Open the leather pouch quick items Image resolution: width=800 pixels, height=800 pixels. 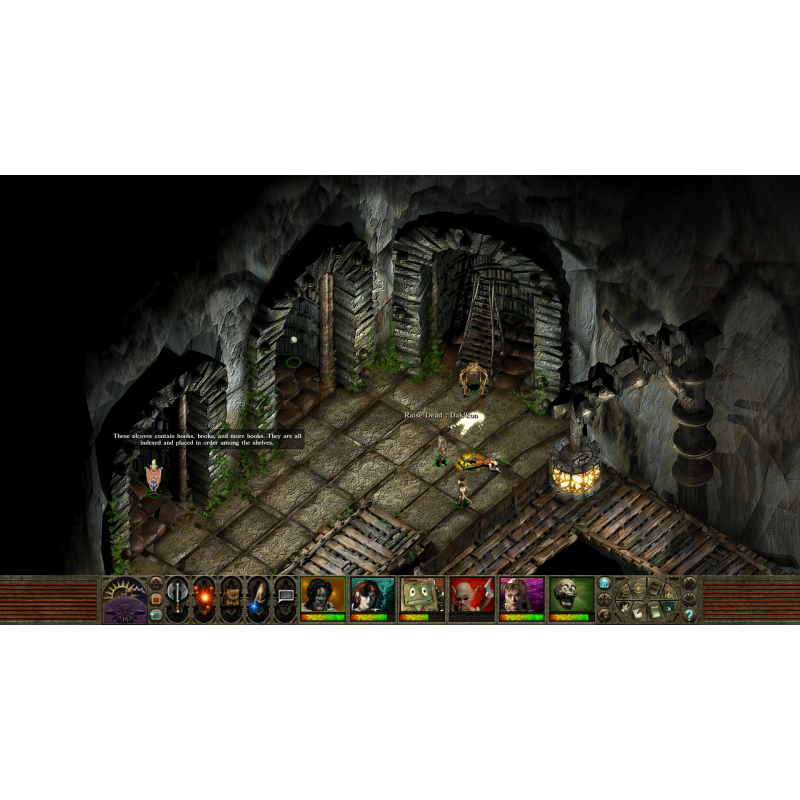(231, 599)
